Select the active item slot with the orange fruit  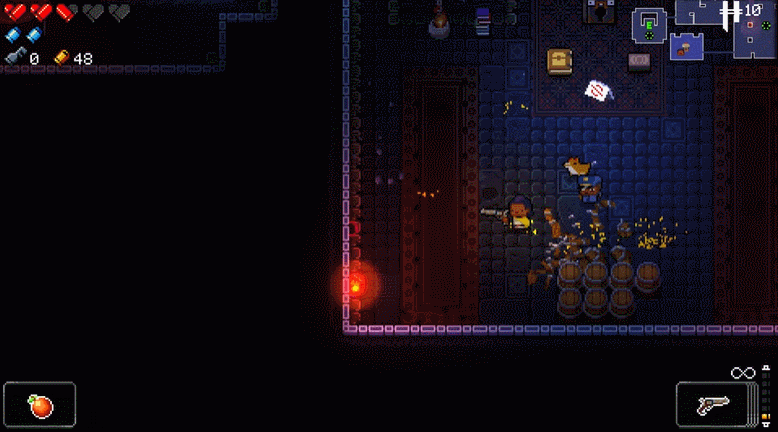pos(40,405)
